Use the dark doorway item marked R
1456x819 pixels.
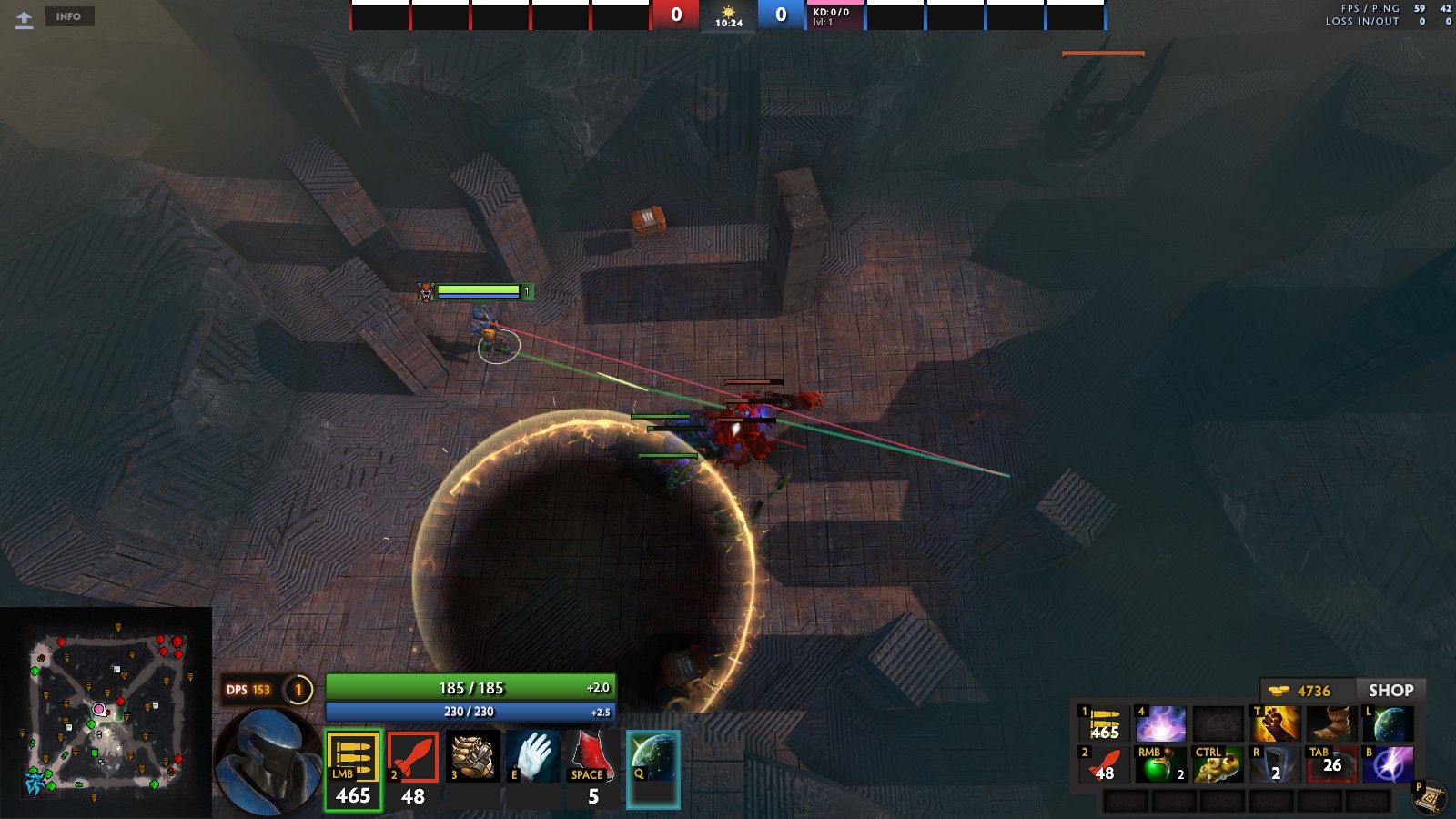(1274, 764)
